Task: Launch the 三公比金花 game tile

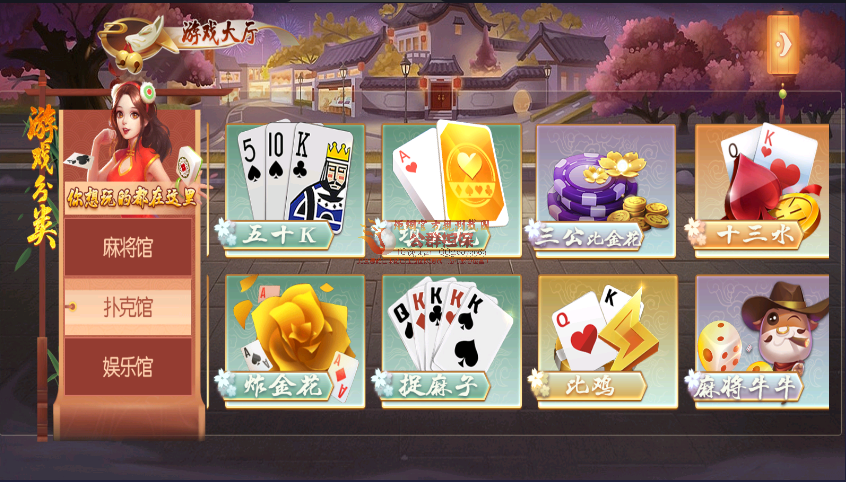Action: pyautogui.click(x=606, y=186)
